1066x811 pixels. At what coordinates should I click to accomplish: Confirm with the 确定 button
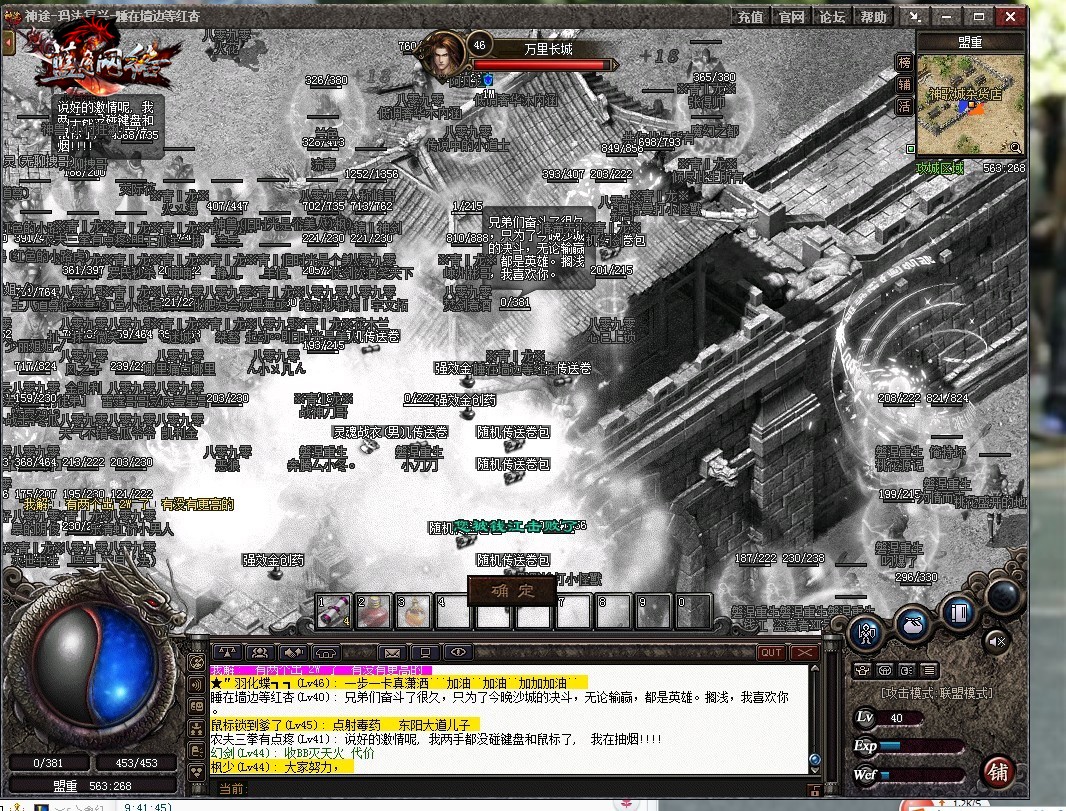[510, 590]
